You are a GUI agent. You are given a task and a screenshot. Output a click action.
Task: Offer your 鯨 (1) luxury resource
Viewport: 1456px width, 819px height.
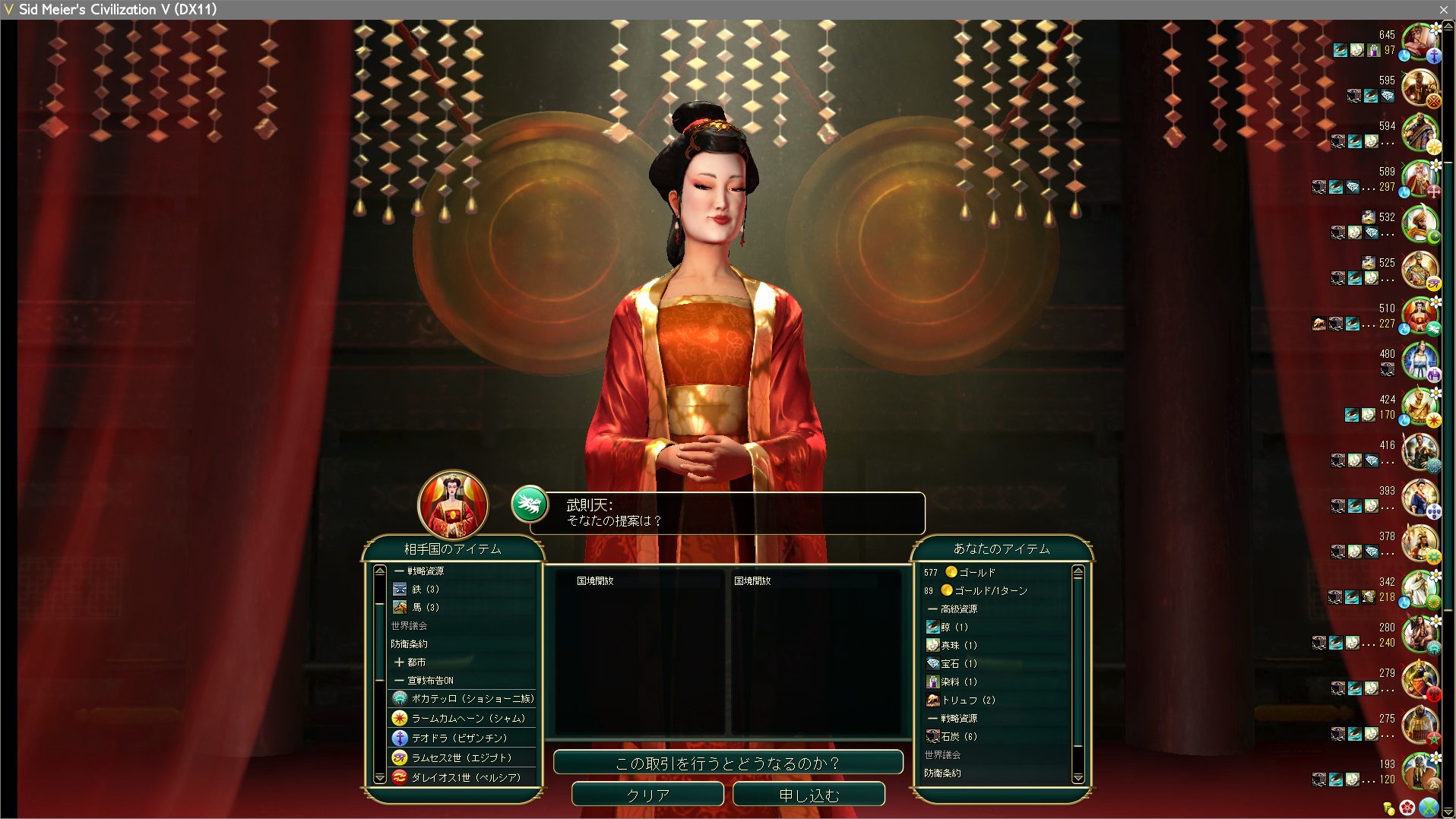tap(954, 627)
